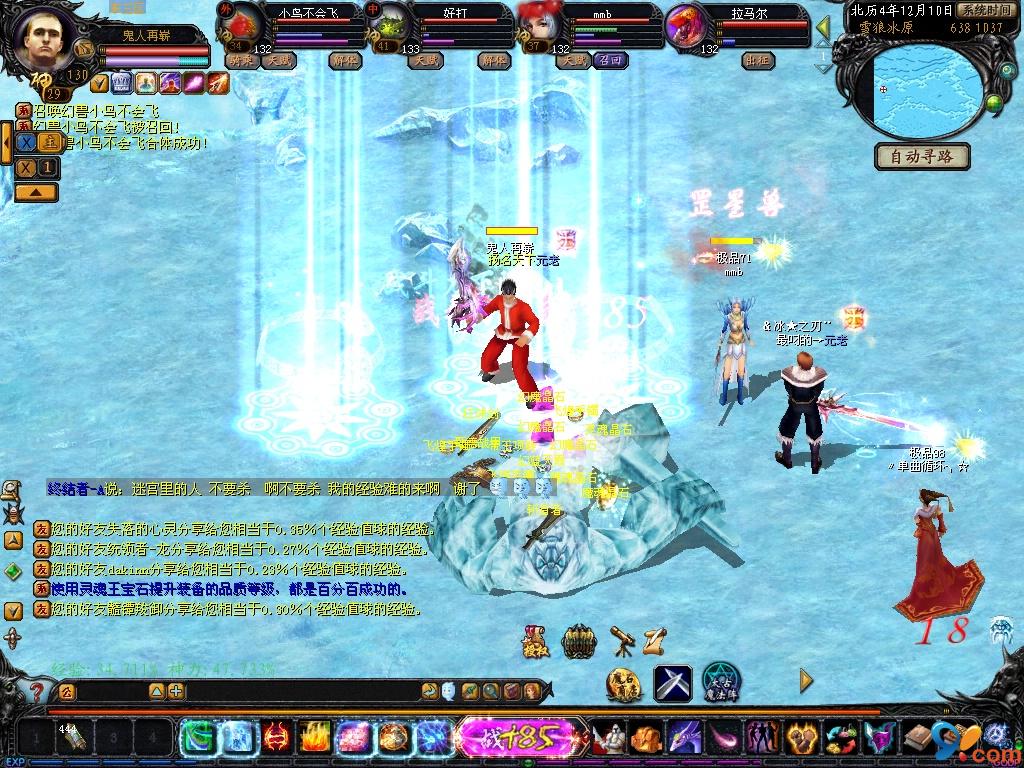1024x768 pixels.
Task: Activate the flame skill on the hotbar
Action: pyautogui.click(x=314, y=739)
